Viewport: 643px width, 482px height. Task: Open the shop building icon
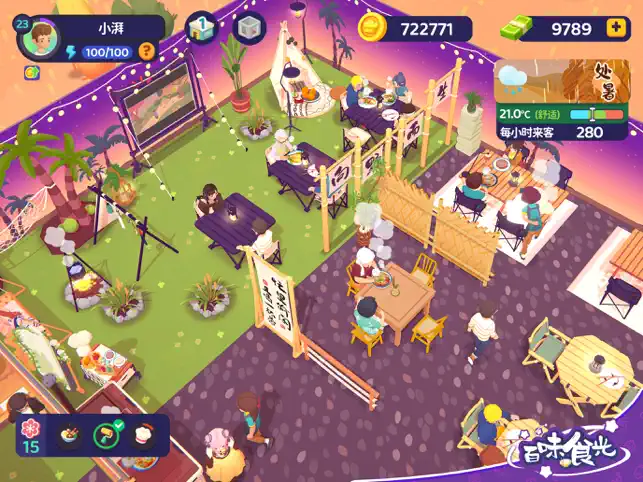[x=201, y=28]
